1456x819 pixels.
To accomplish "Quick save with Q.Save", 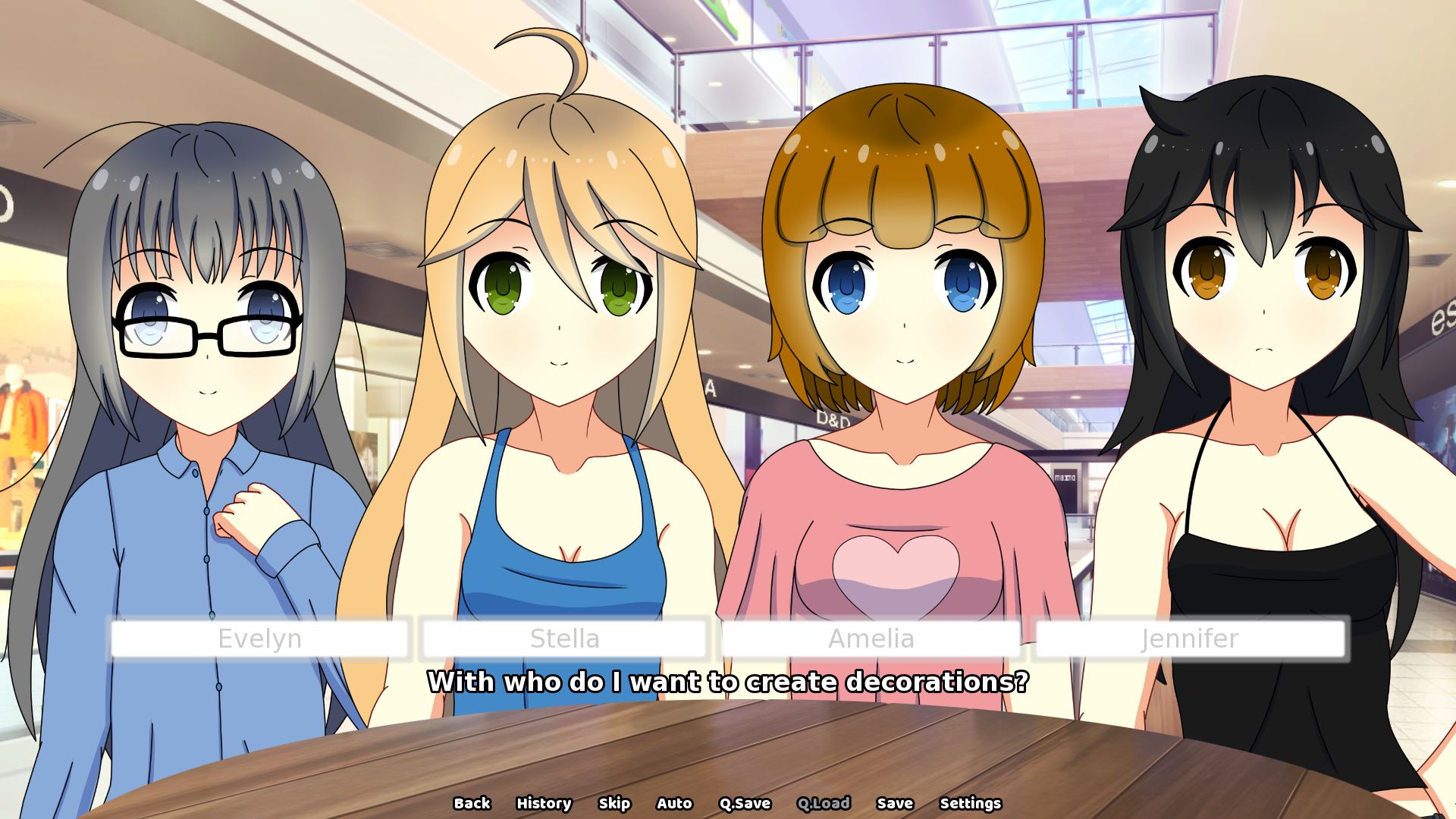I will (x=744, y=803).
